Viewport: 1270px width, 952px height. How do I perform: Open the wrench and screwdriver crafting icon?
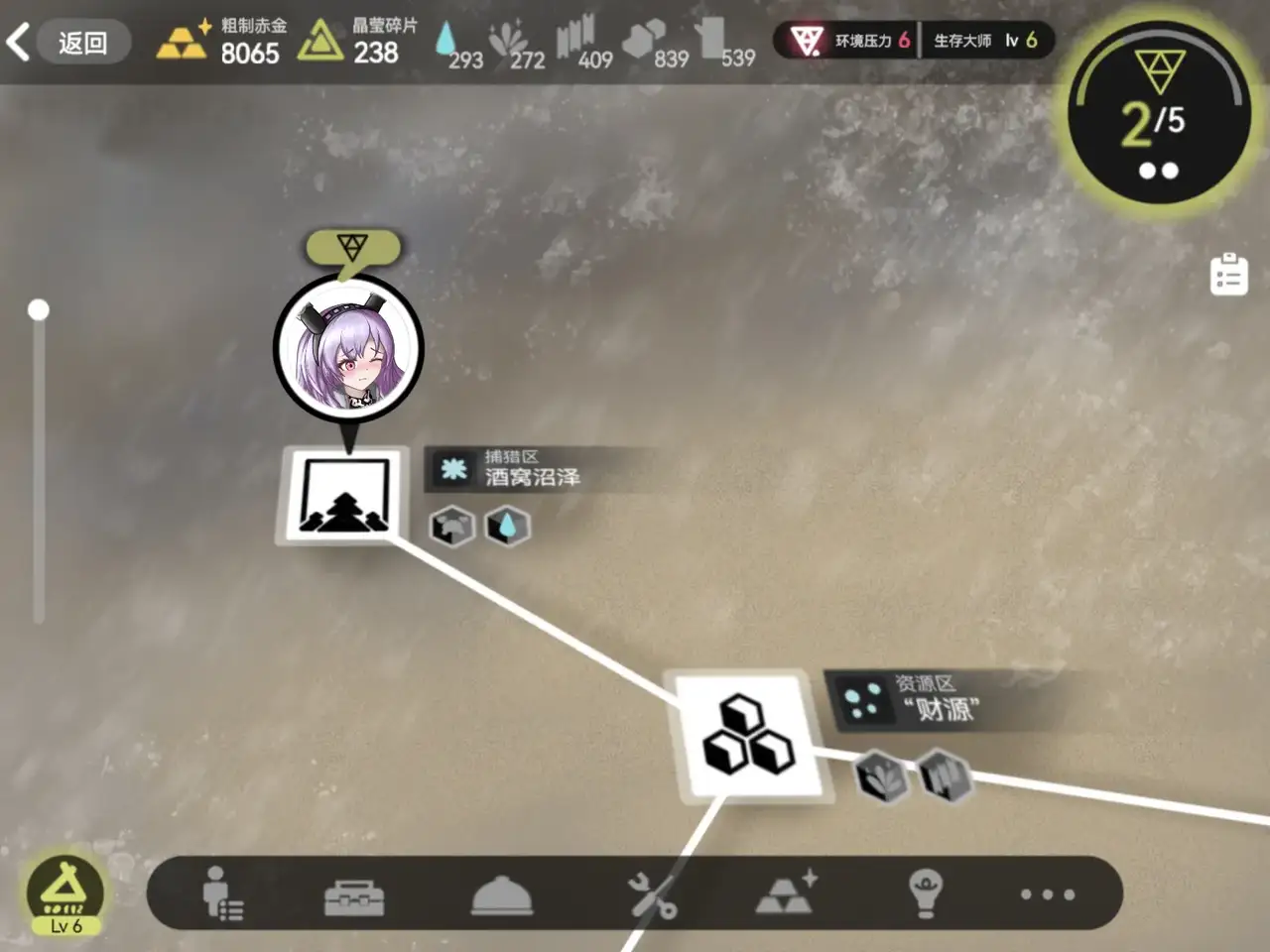click(x=652, y=895)
